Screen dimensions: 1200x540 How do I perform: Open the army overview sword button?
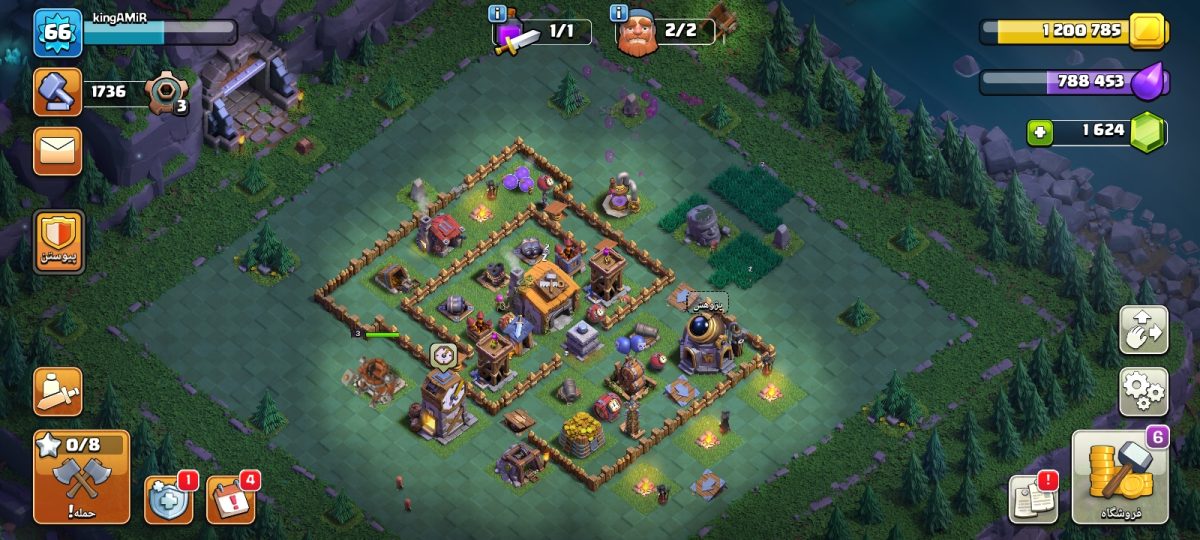pyautogui.click(x=58, y=392)
